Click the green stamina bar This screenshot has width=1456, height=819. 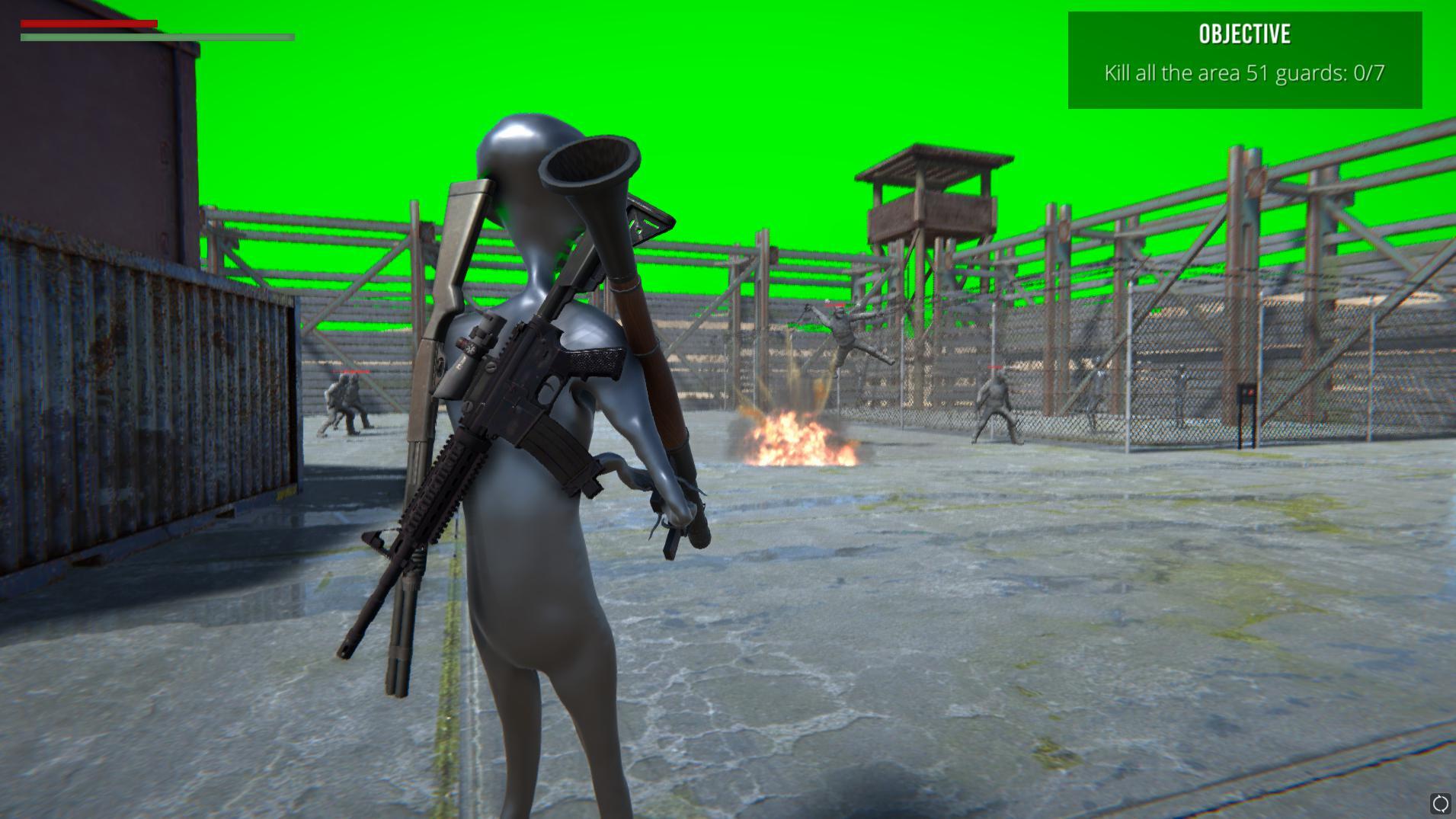pyautogui.click(x=152, y=36)
